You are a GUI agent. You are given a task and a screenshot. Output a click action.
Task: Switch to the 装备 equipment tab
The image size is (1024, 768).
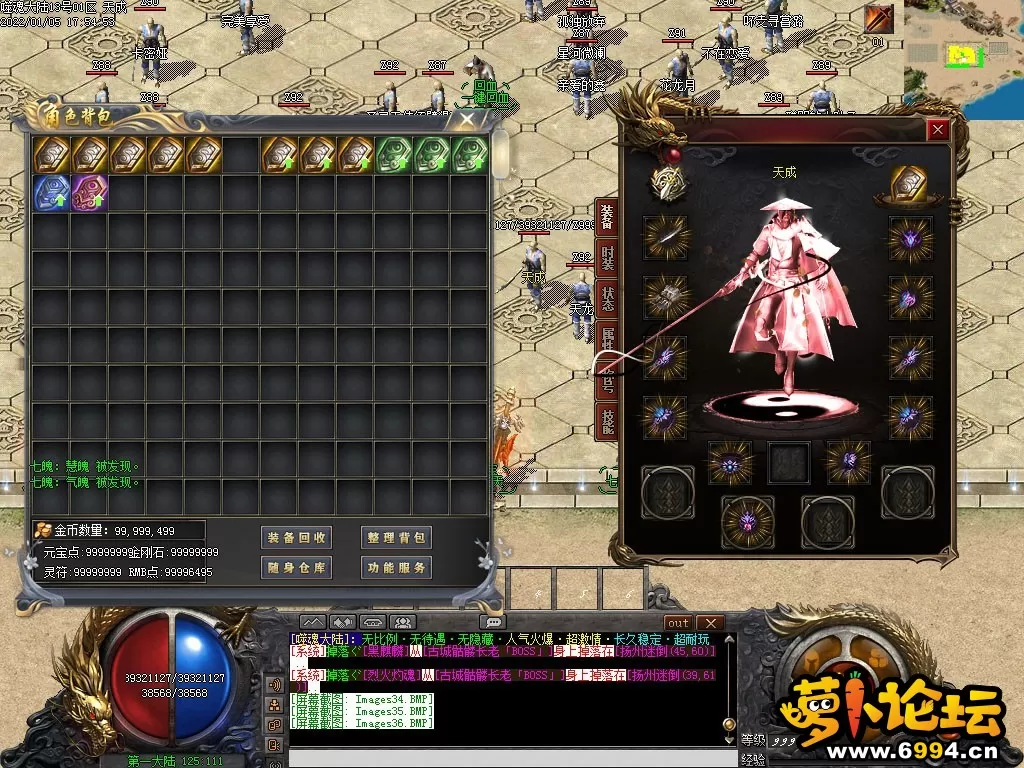(x=606, y=216)
